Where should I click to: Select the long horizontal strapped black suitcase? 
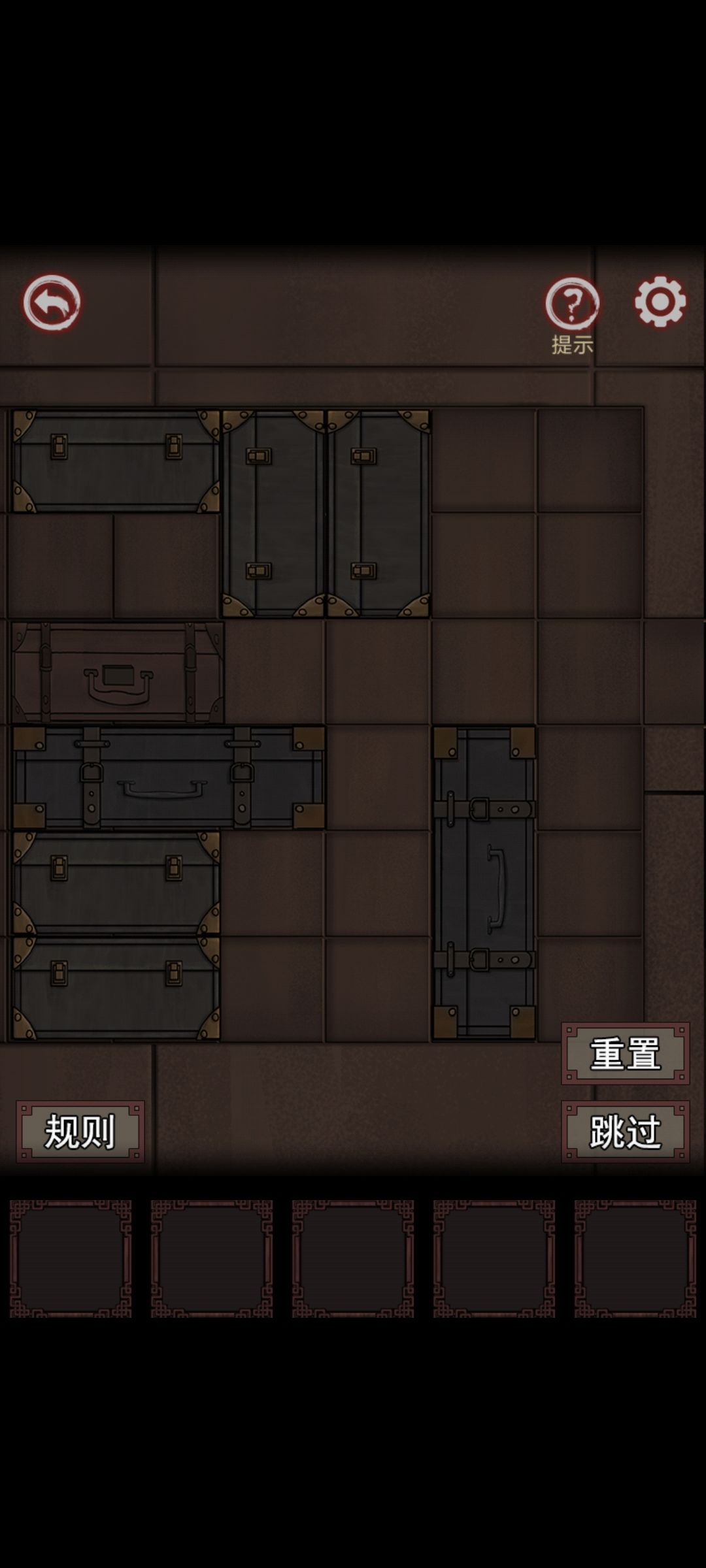point(169,777)
